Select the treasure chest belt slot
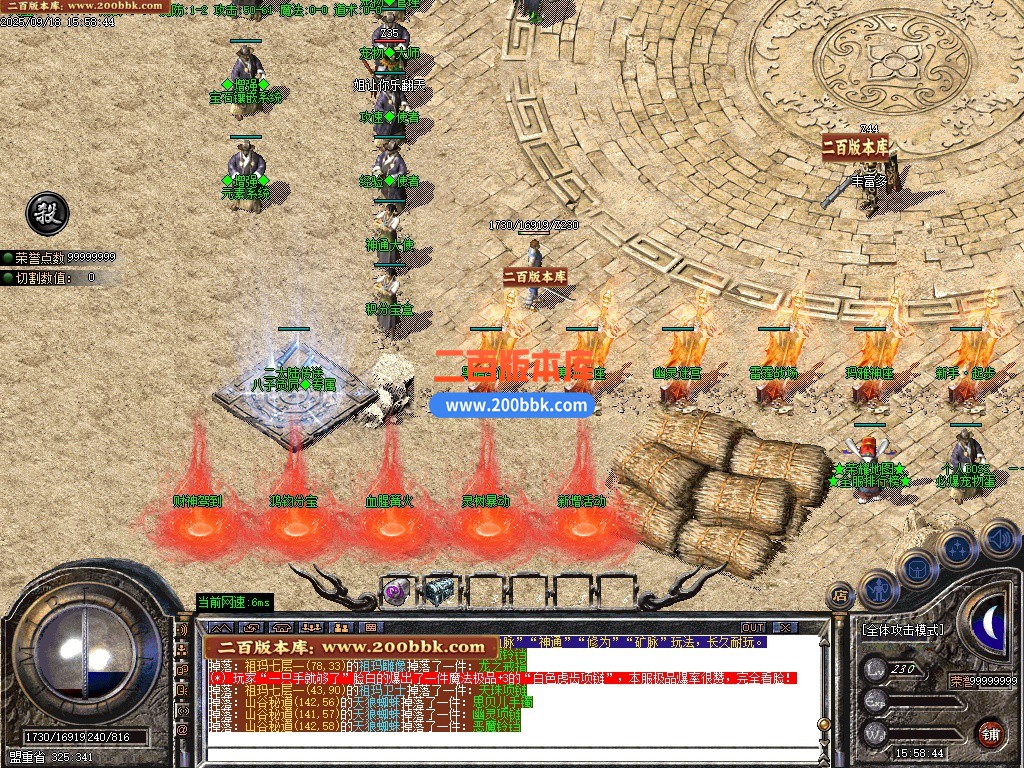This screenshot has width=1024, height=768. [439, 591]
